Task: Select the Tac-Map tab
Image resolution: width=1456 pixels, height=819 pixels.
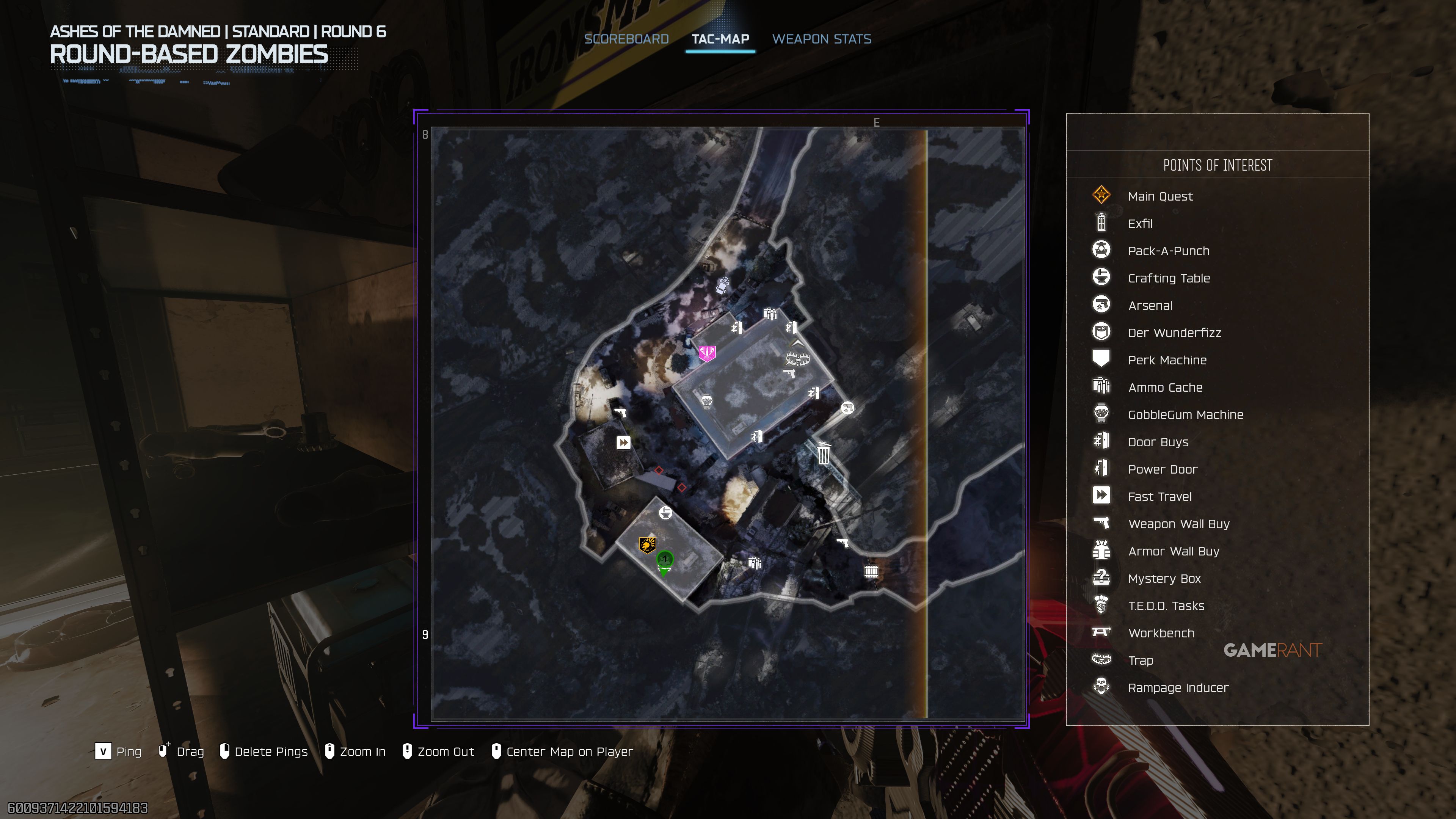Action: pos(720,39)
